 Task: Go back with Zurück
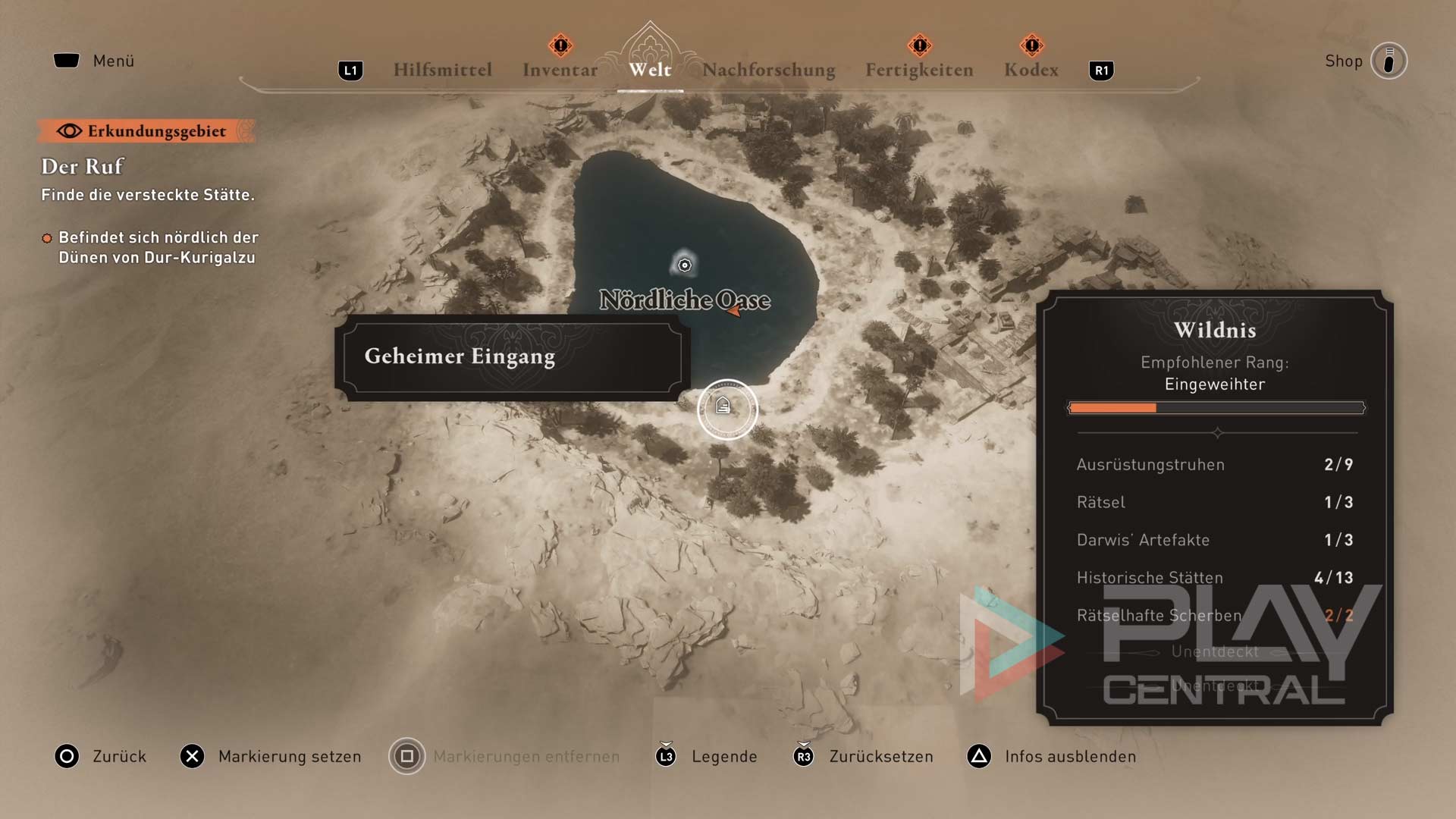[x=101, y=756]
